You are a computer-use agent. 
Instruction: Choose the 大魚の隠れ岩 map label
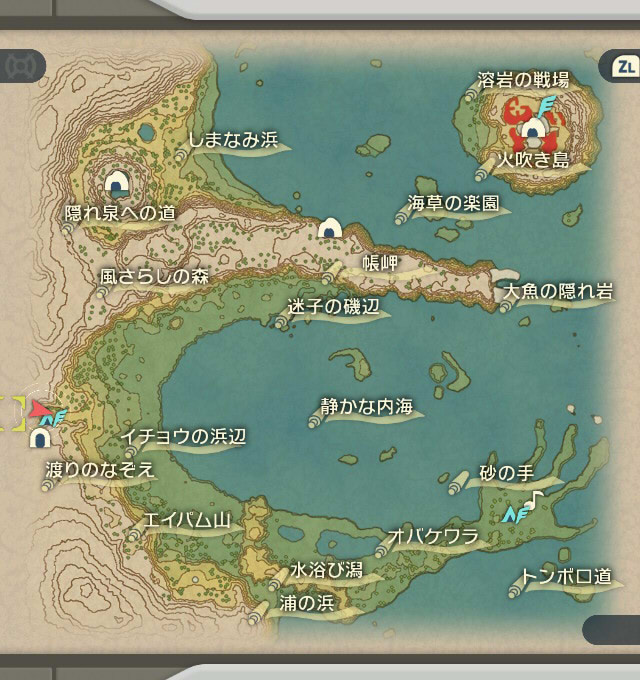tap(556, 291)
